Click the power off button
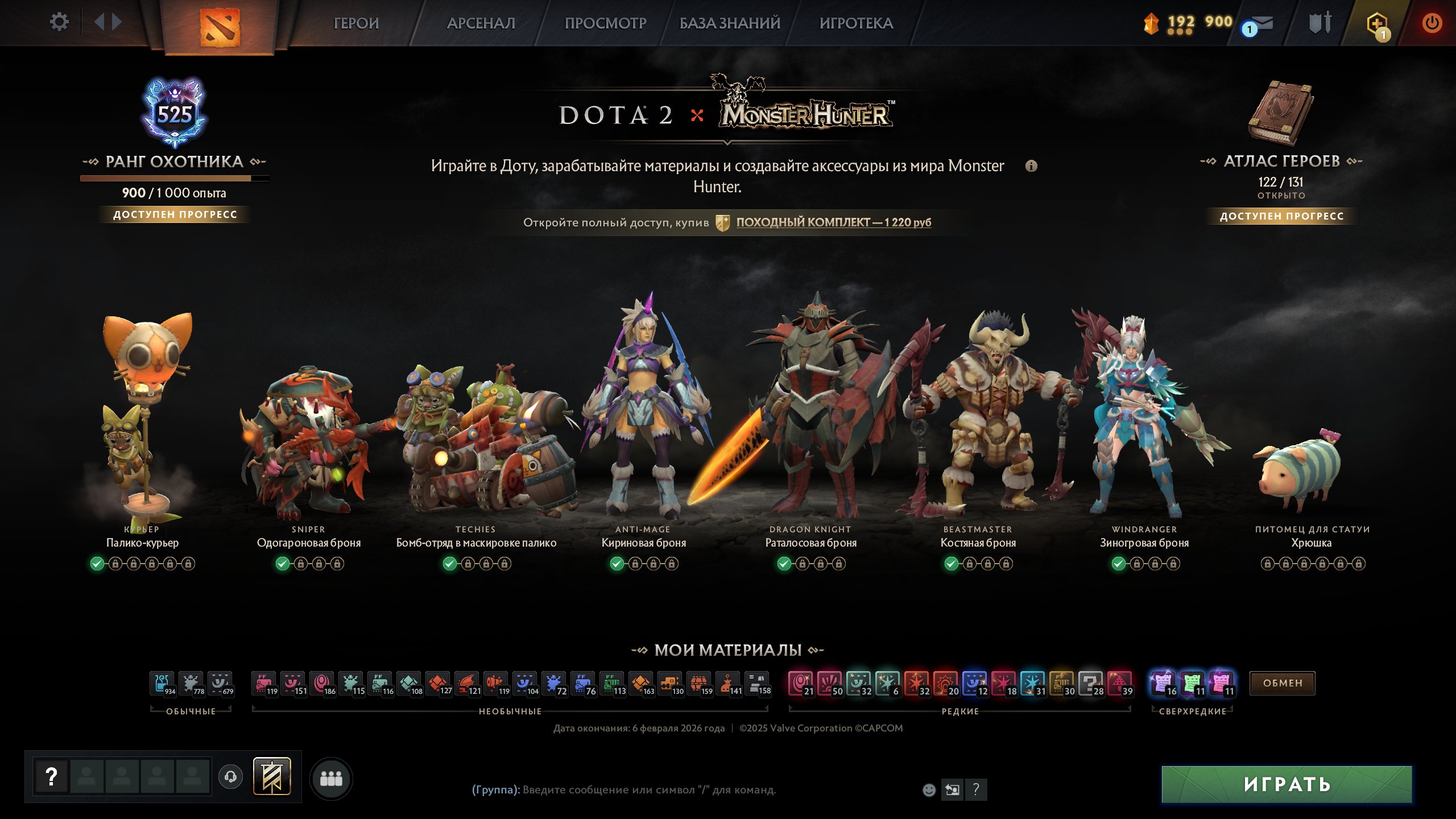 (1432, 23)
